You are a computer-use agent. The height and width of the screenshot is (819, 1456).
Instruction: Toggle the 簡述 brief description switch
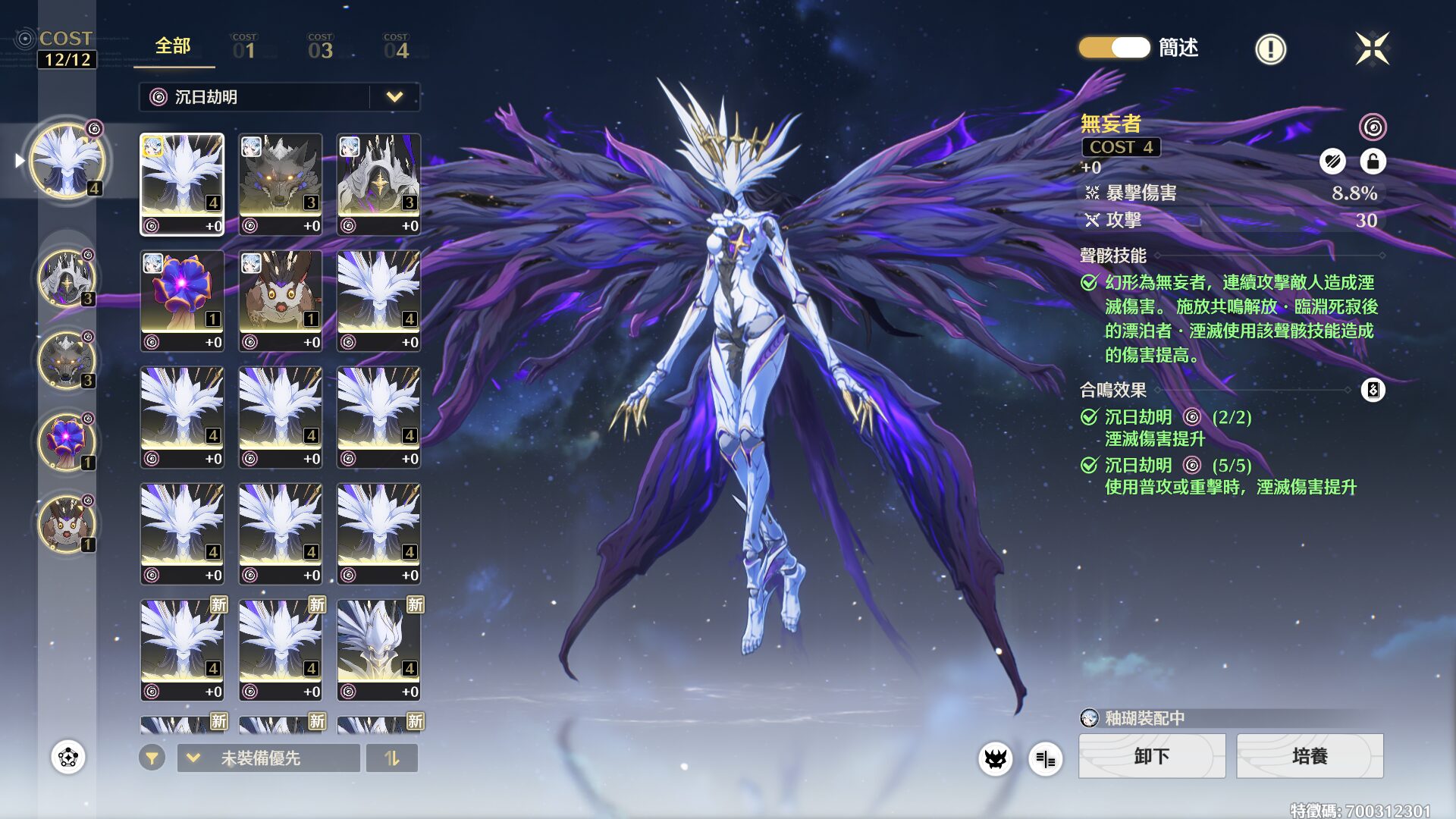[1114, 48]
